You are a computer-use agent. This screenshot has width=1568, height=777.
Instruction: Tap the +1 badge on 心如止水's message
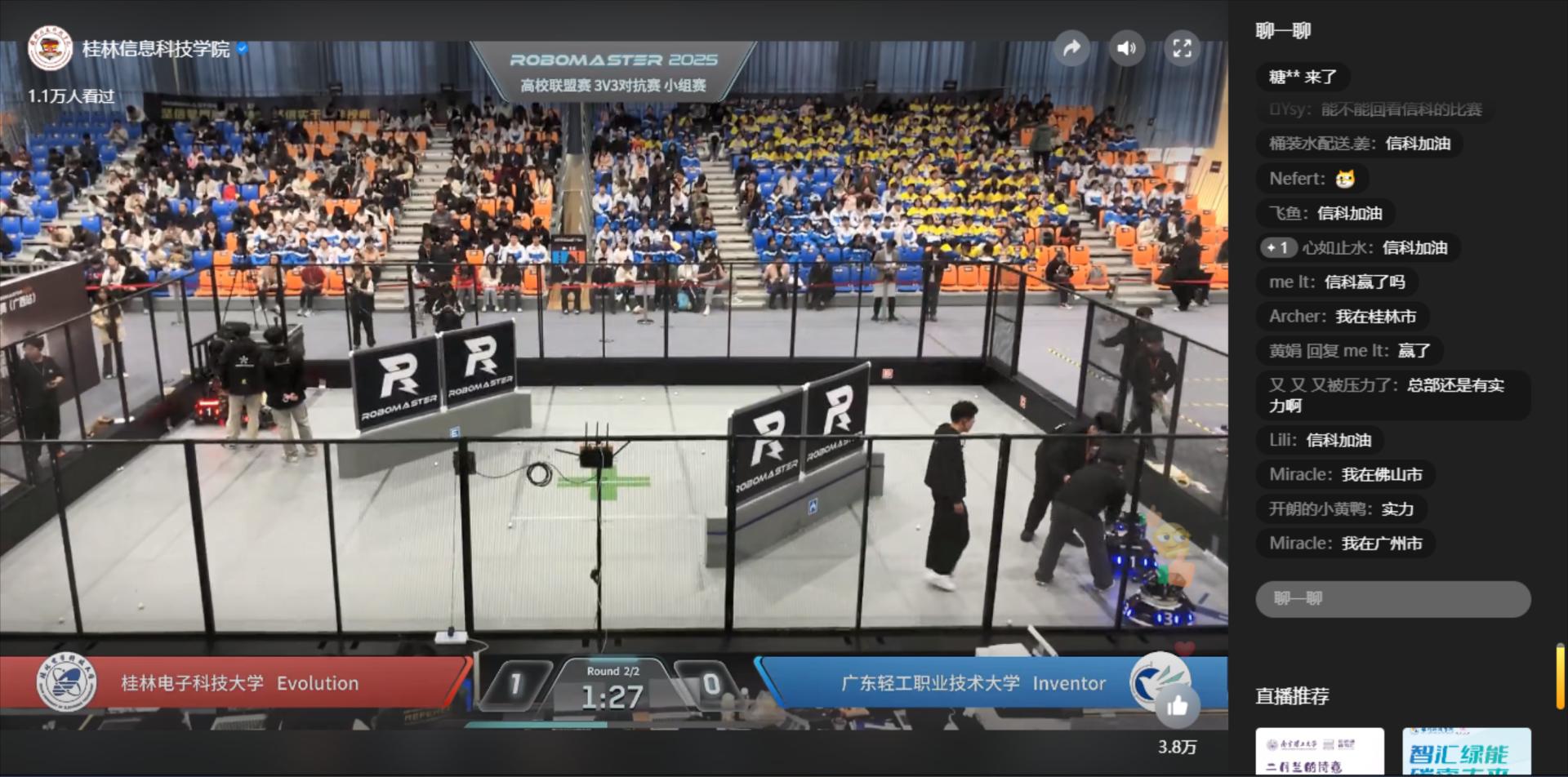1277,247
